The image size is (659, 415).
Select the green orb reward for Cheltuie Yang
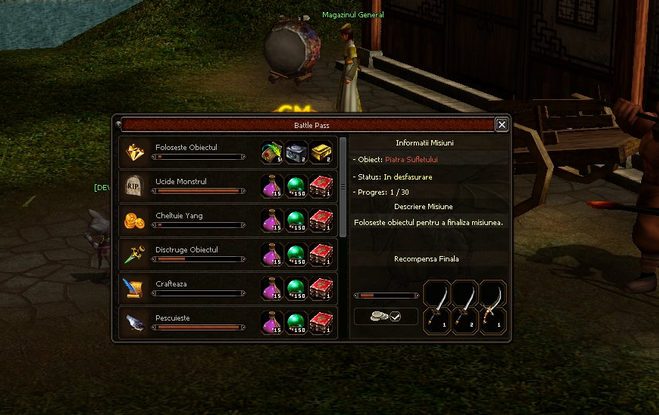pos(296,220)
